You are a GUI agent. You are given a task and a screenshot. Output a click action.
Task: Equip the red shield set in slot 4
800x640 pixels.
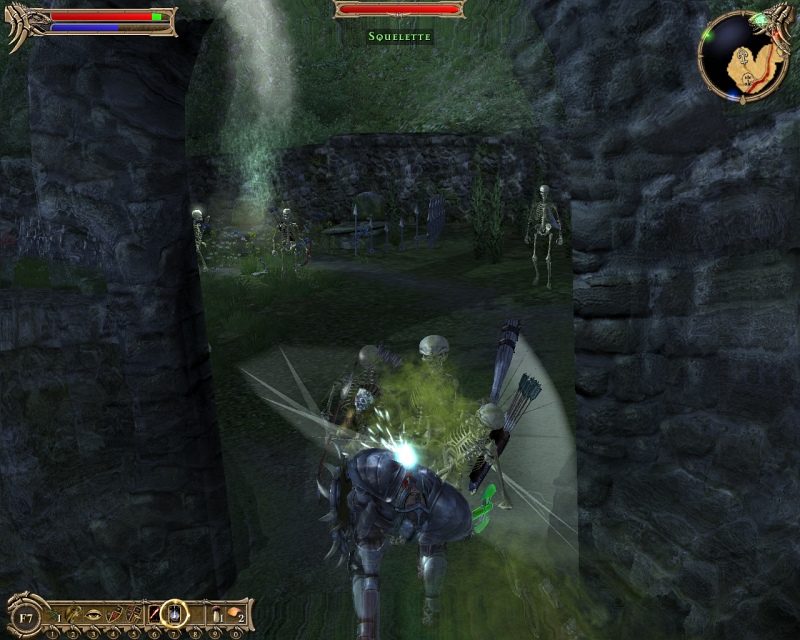(x=116, y=613)
